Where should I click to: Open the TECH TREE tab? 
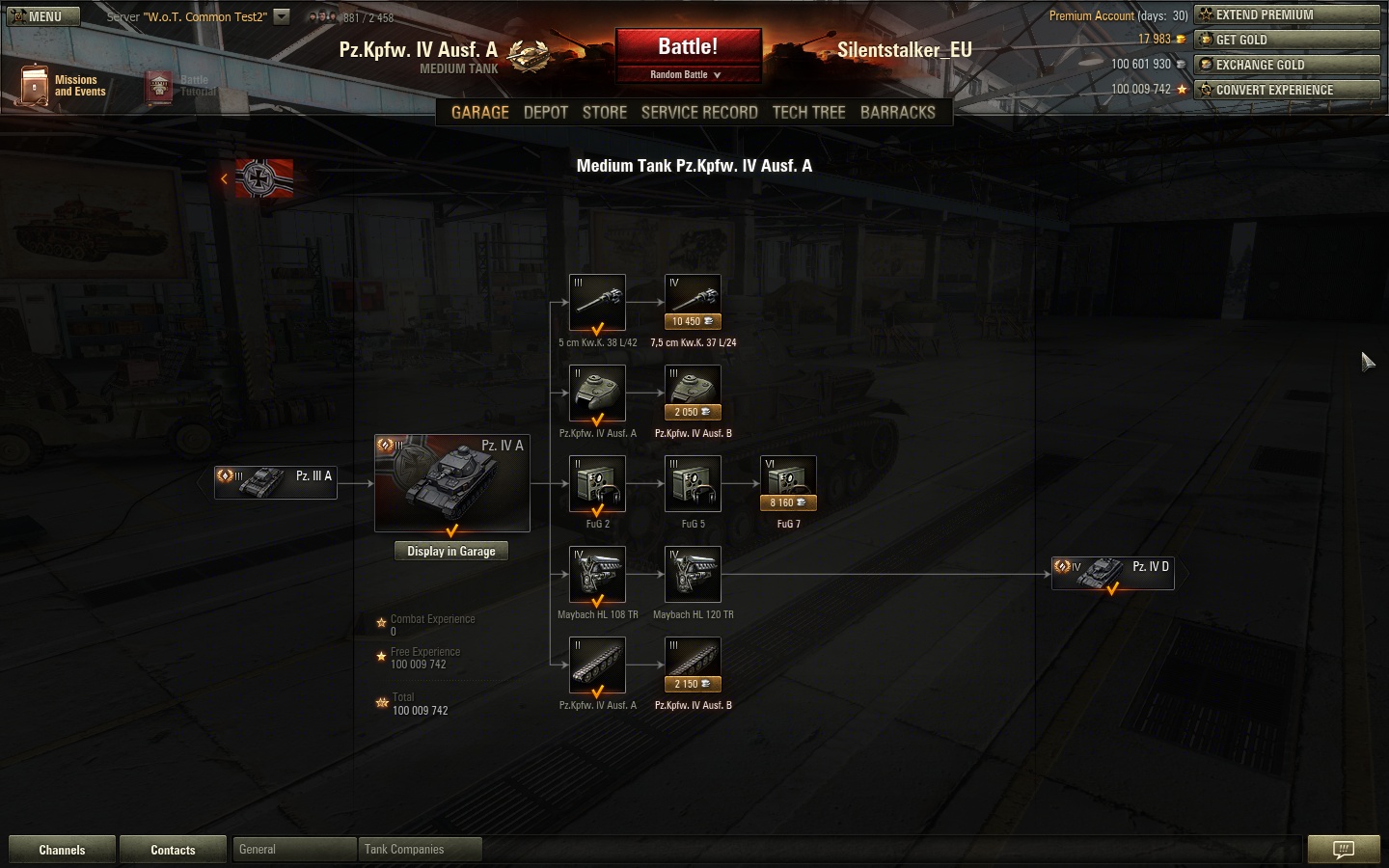pyautogui.click(x=808, y=113)
